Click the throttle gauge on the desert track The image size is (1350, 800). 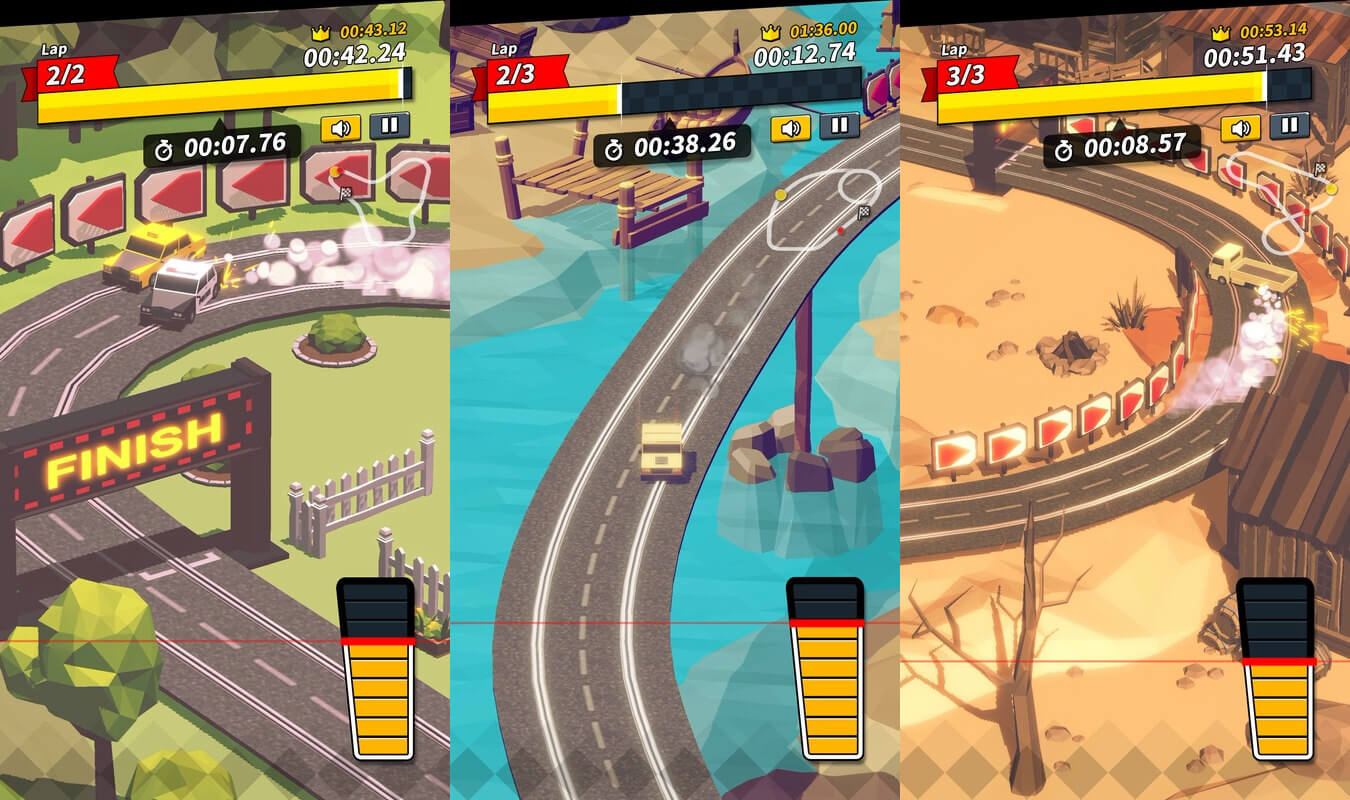click(x=1275, y=668)
